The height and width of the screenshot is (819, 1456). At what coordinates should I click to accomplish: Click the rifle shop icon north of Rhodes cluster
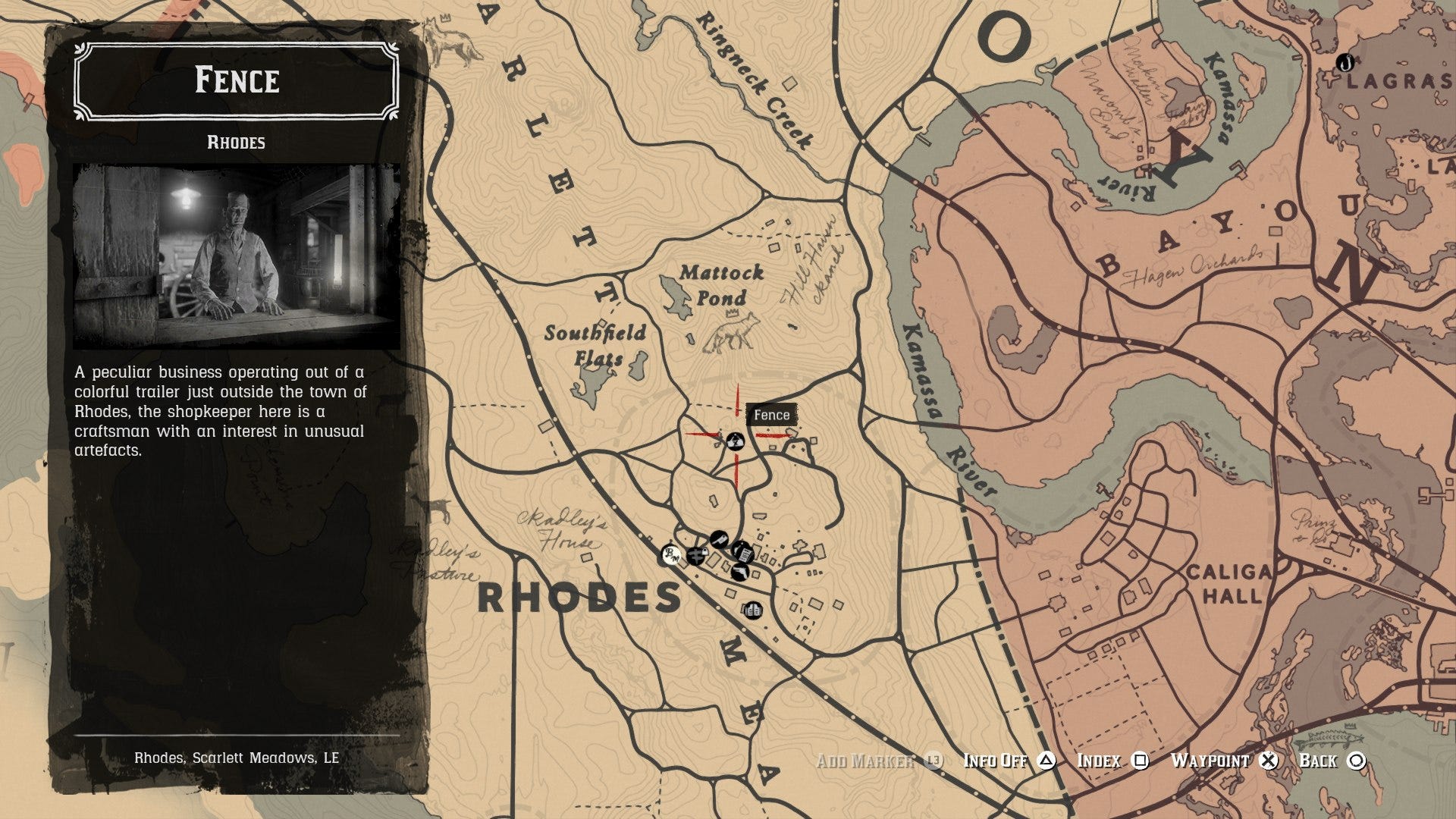tap(717, 538)
